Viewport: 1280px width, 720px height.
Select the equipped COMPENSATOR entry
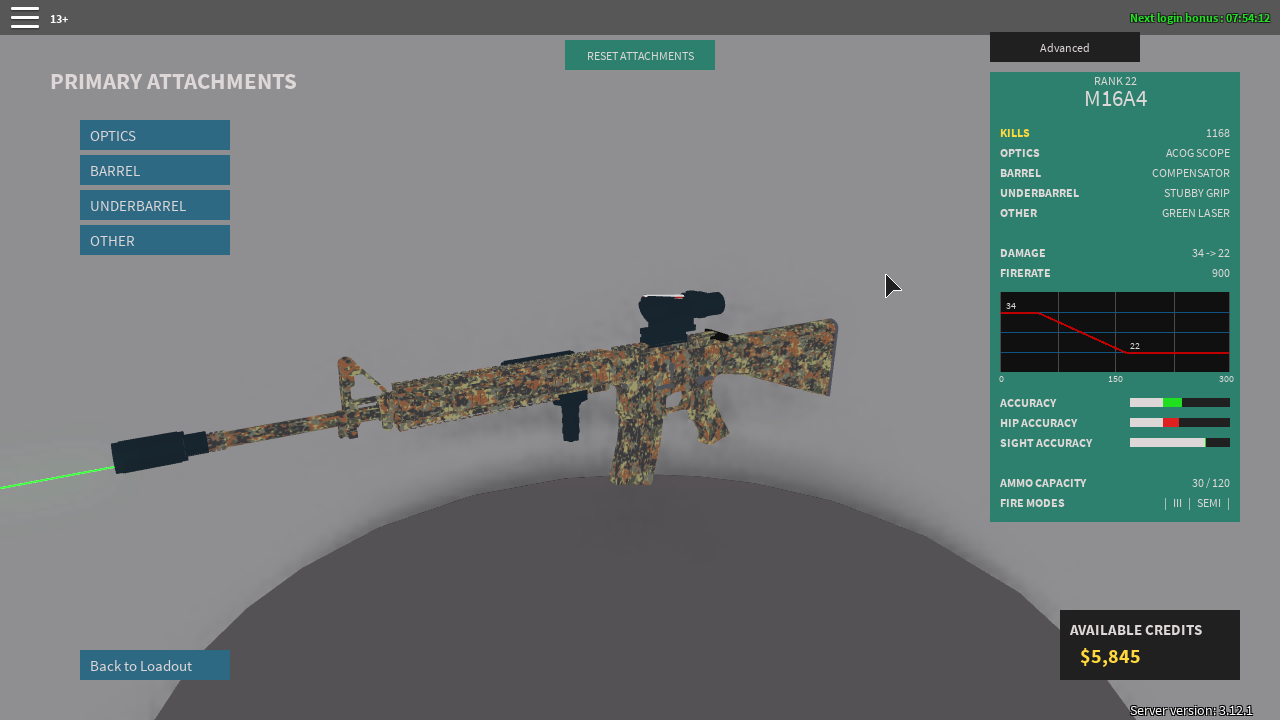pyautogui.click(x=1190, y=173)
